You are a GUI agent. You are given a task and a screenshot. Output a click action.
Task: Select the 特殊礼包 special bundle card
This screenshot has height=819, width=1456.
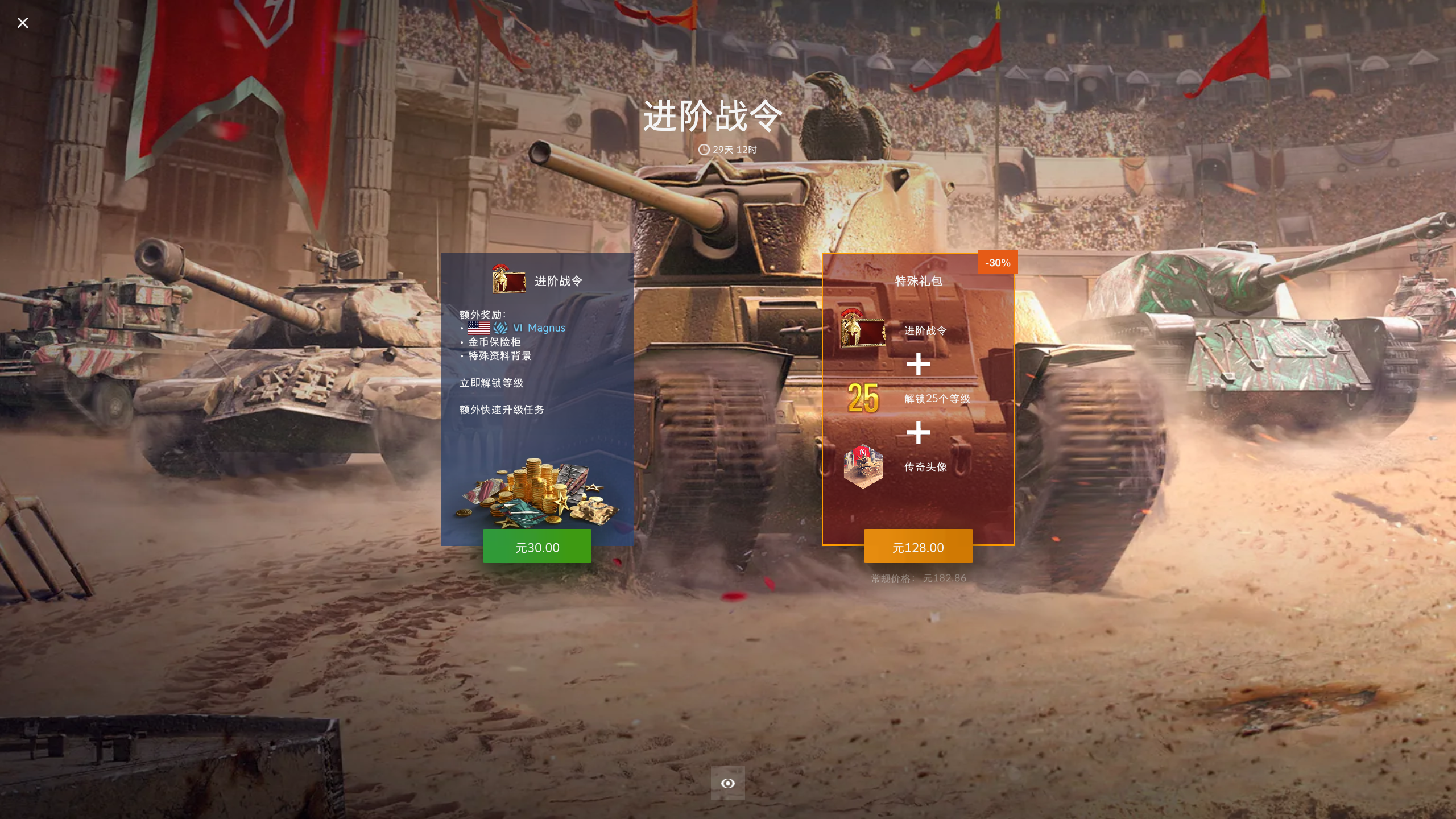[918, 398]
